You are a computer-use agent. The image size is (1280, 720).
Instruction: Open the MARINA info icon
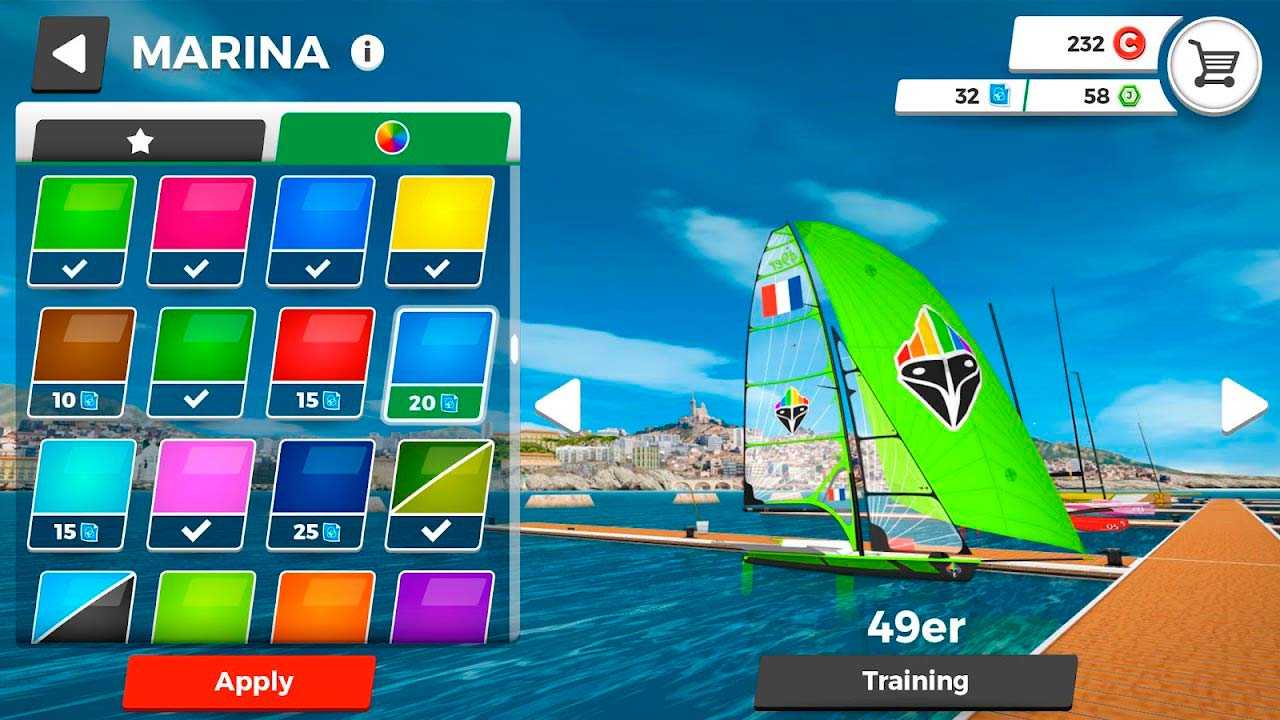[x=367, y=52]
